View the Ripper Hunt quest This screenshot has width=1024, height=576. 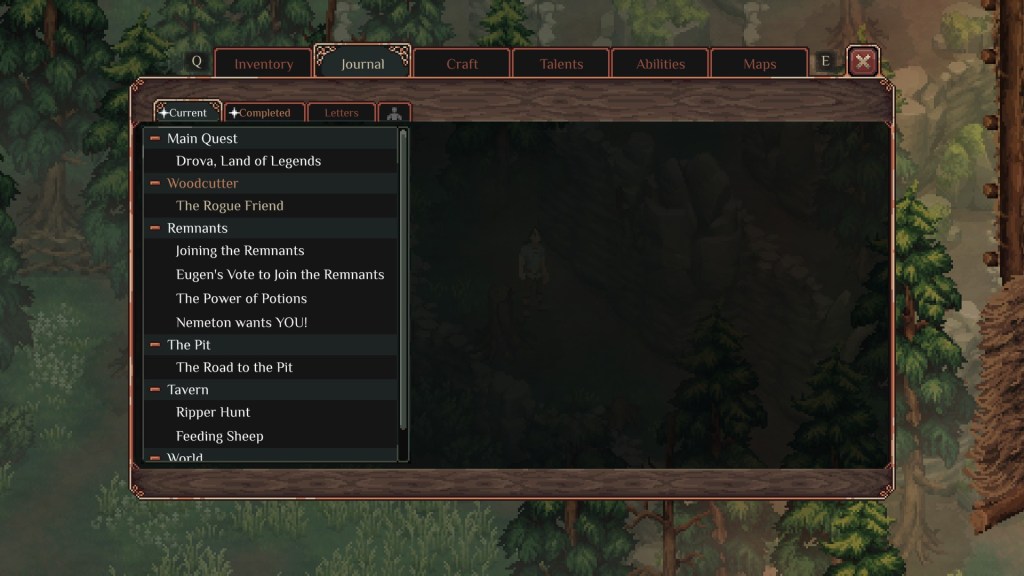click(x=213, y=412)
